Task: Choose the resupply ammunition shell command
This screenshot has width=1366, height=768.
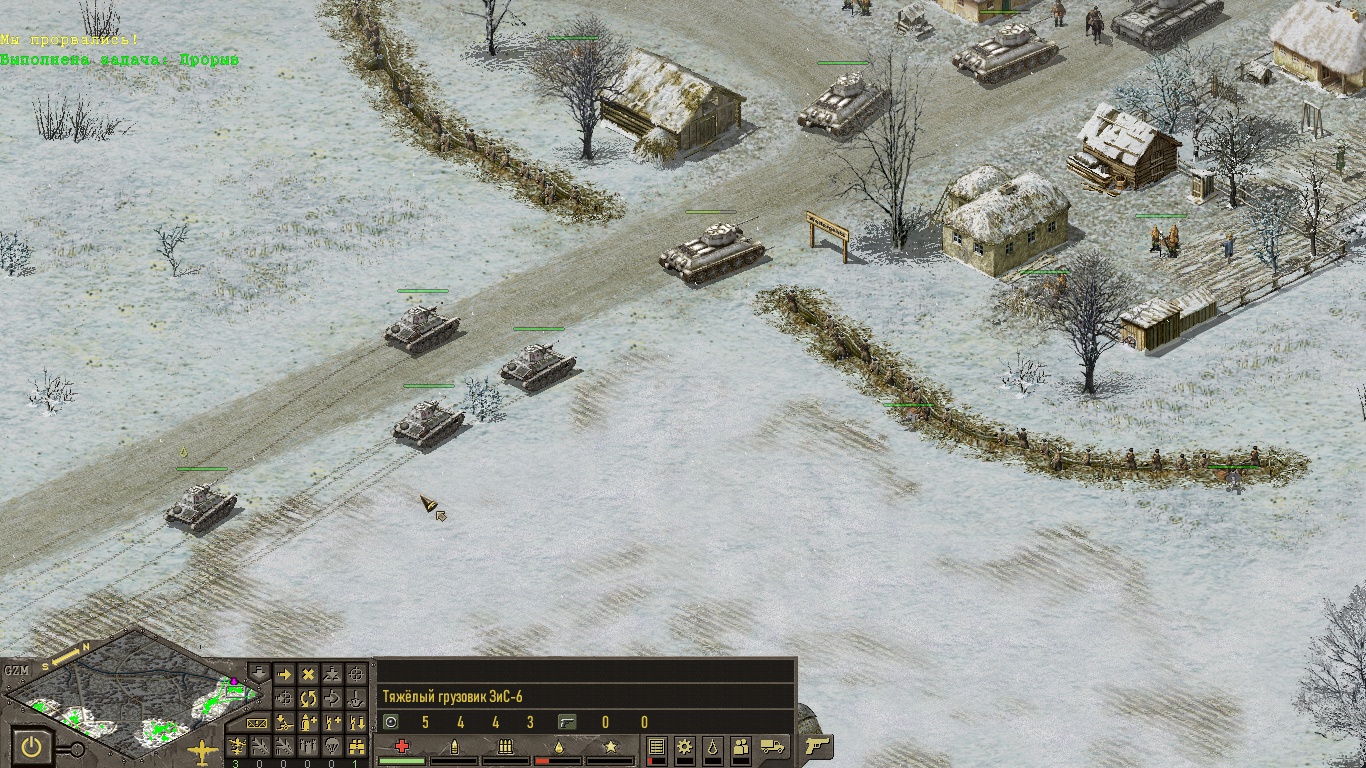Action: (x=308, y=722)
